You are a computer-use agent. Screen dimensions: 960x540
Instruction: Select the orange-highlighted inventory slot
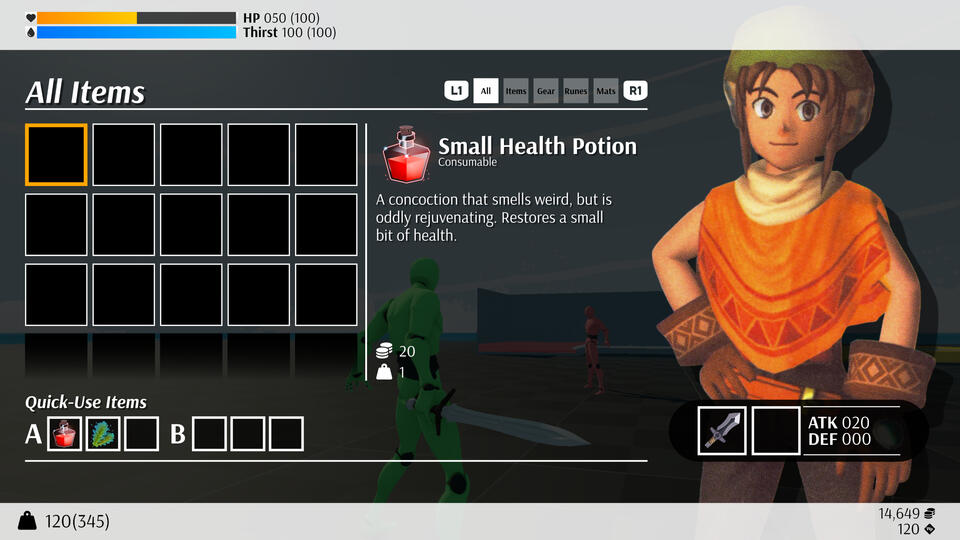56,155
